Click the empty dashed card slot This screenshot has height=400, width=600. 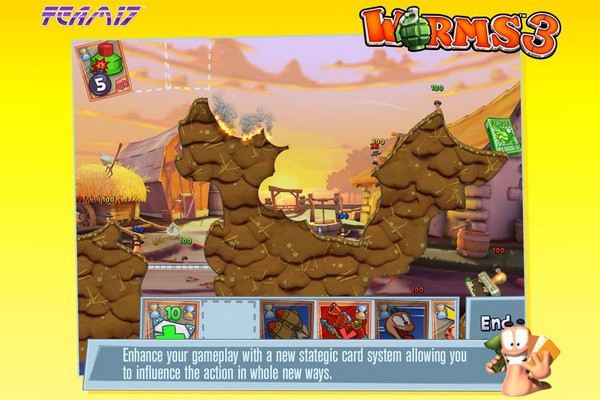click(x=229, y=320)
